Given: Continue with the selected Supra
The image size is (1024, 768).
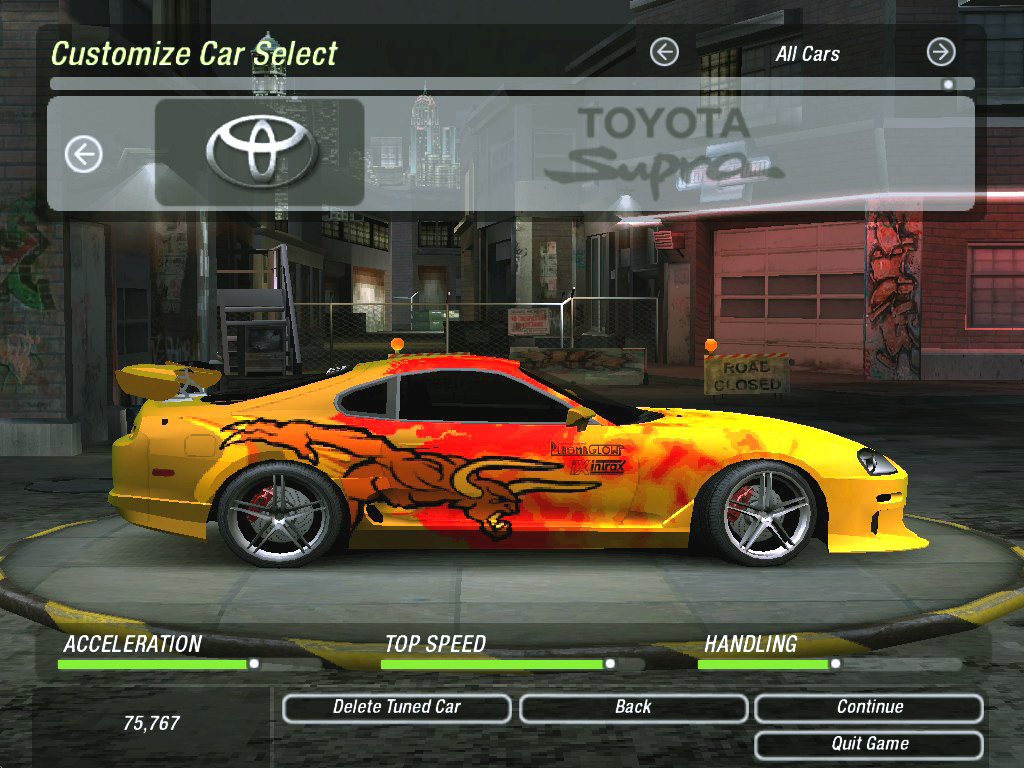Looking at the screenshot, I should 869,708.
